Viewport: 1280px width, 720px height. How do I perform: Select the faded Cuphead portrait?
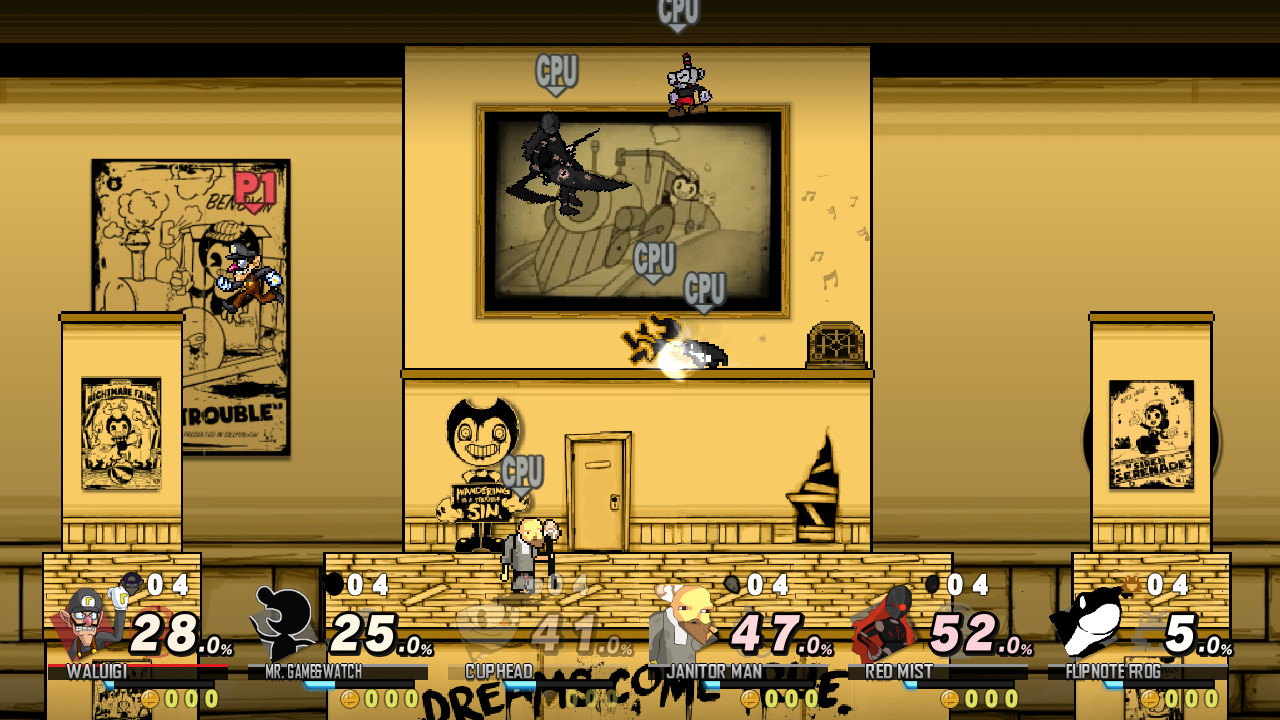490,625
